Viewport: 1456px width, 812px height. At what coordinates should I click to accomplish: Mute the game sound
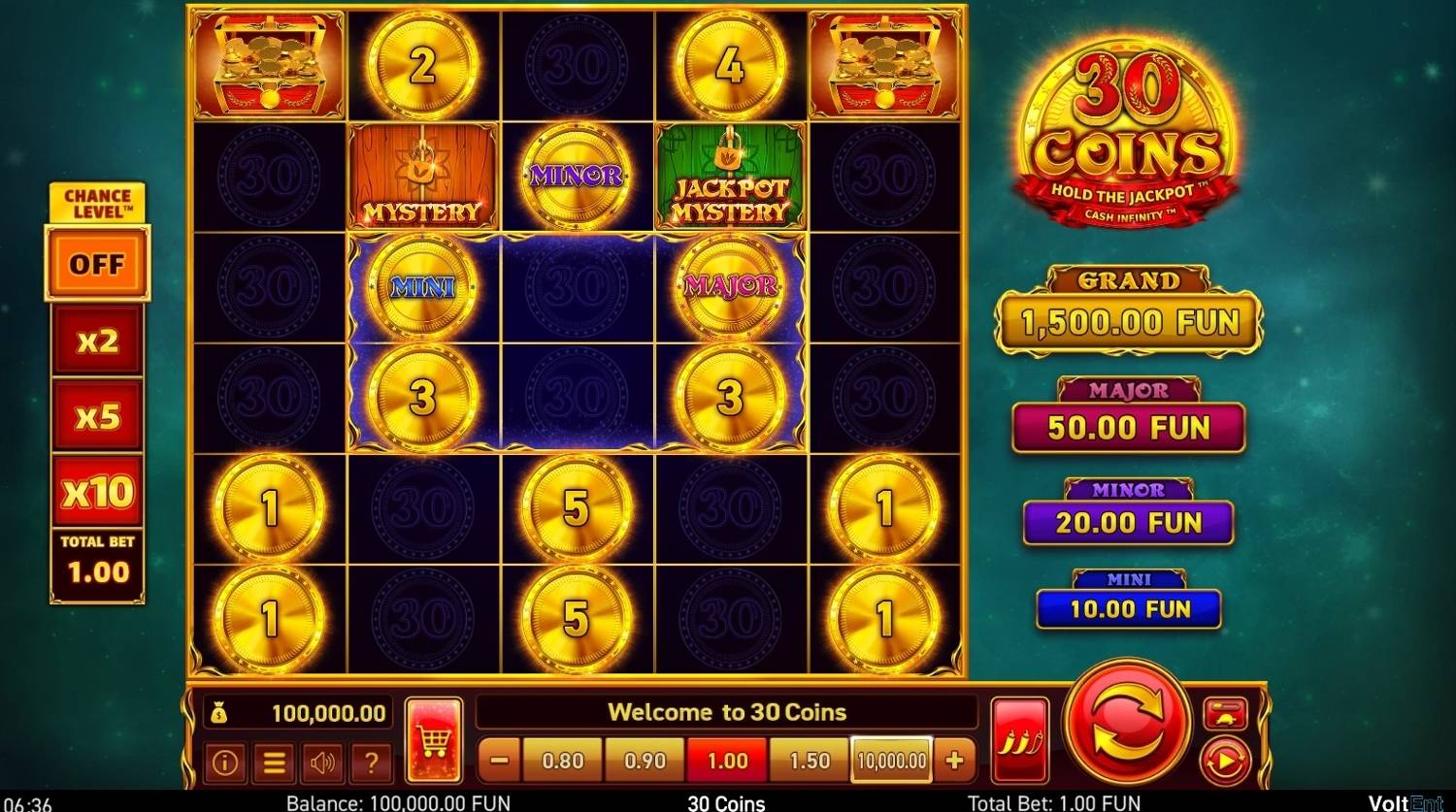322,763
